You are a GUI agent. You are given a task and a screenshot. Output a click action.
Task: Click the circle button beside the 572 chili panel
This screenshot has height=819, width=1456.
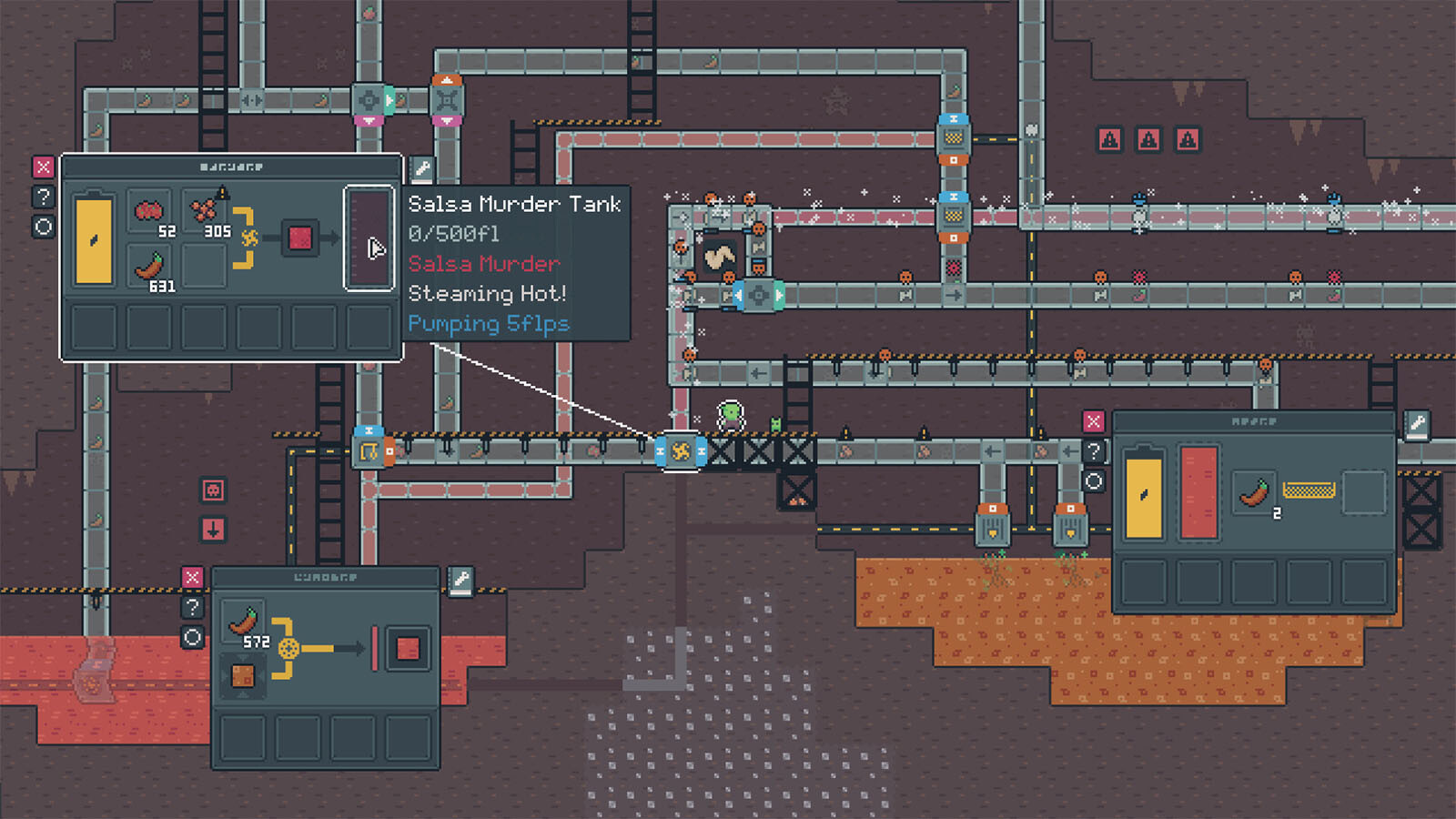click(x=192, y=637)
